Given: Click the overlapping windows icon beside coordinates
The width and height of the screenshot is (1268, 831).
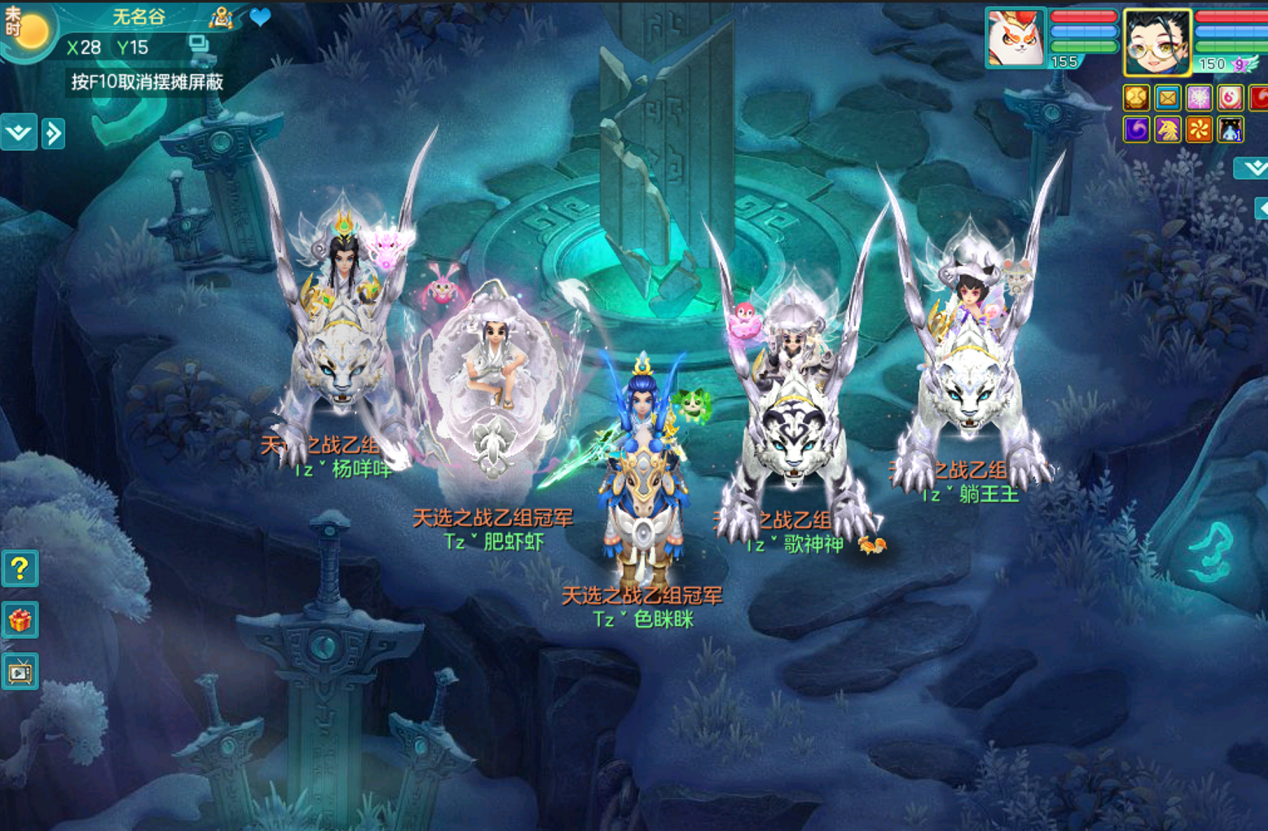Looking at the screenshot, I should 197,45.
